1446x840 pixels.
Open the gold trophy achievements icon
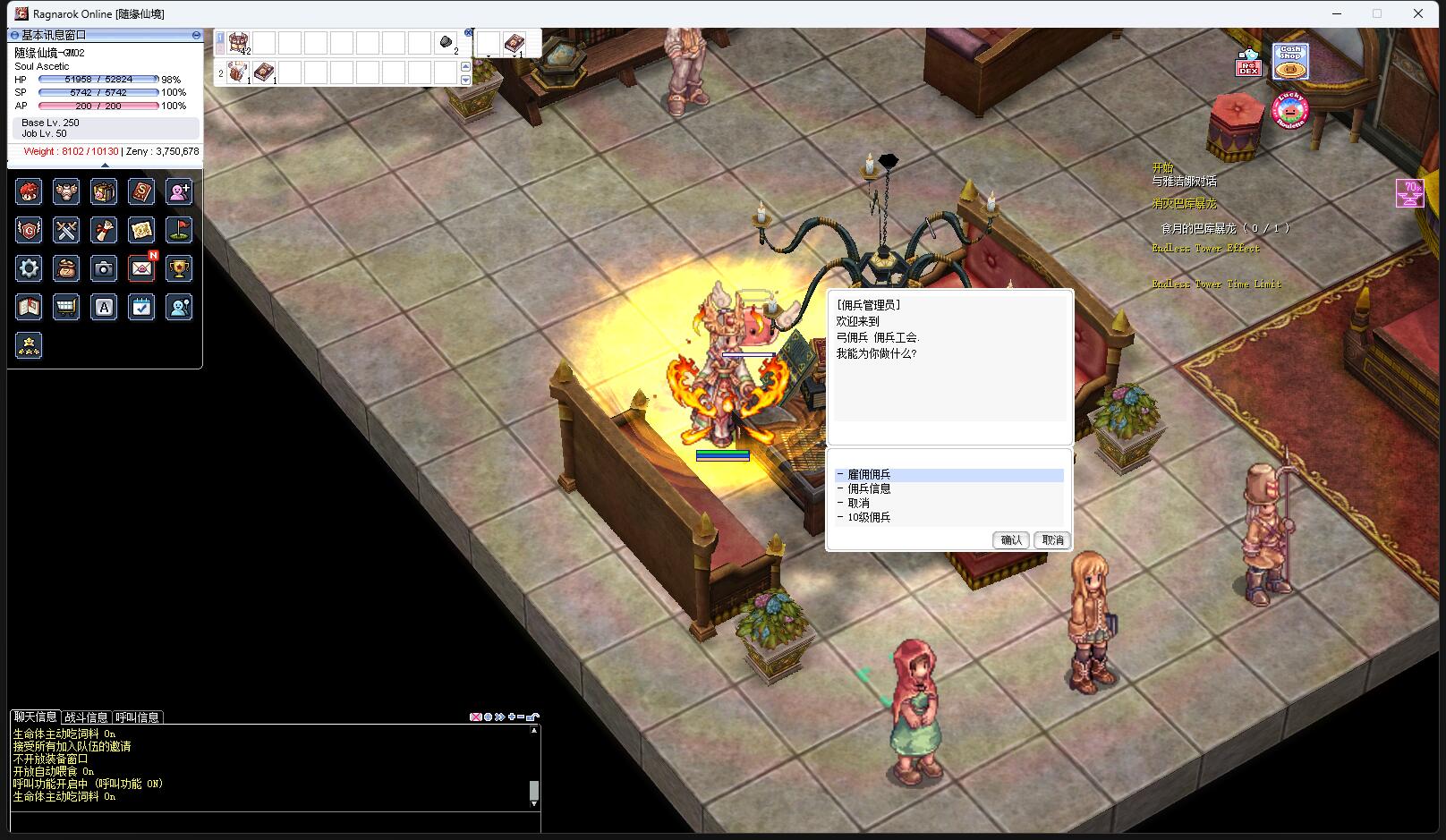pos(179,268)
